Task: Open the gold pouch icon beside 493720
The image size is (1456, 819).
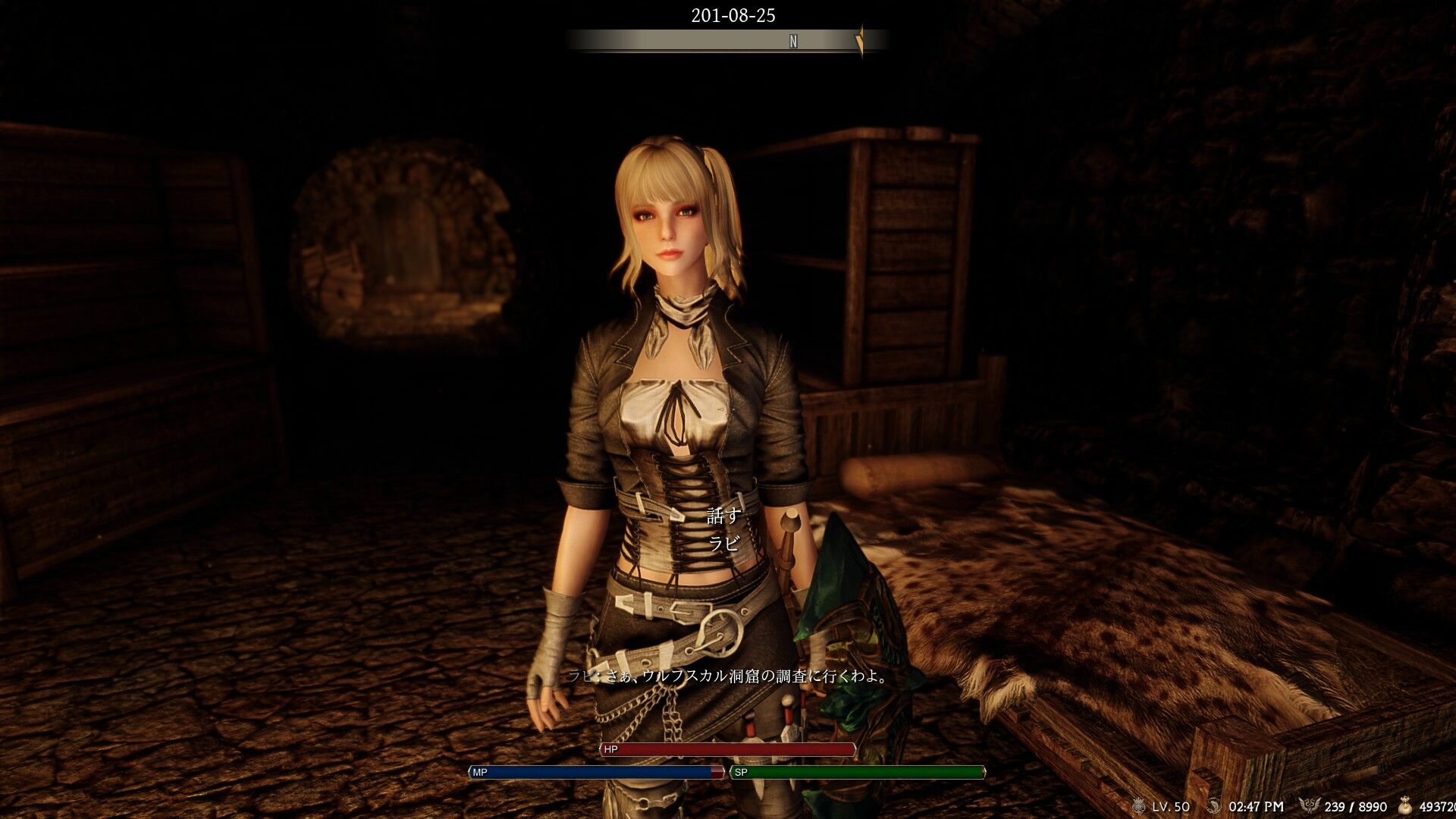Action: click(x=1406, y=805)
